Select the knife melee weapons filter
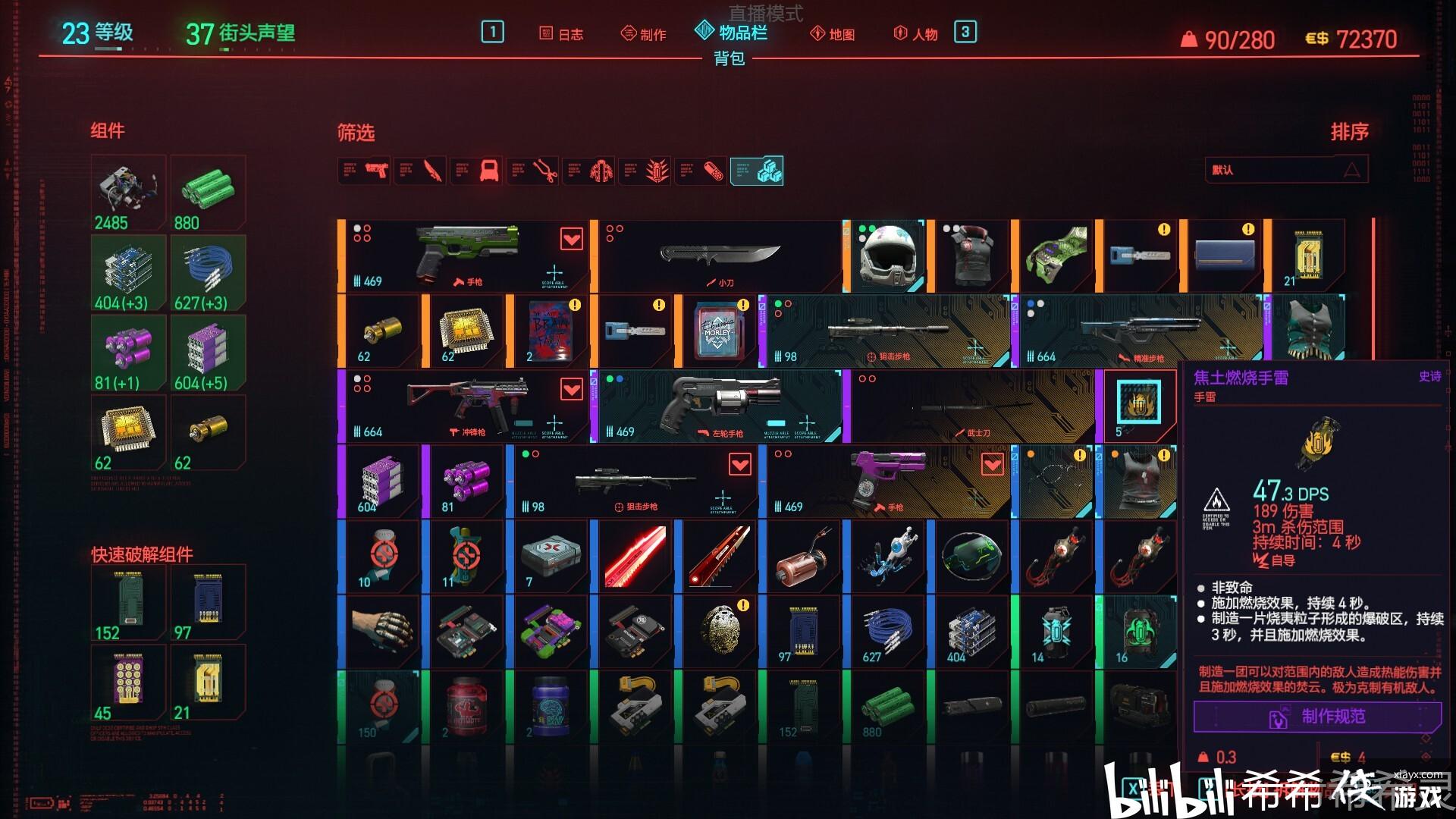1456x819 pixels. 421,171
